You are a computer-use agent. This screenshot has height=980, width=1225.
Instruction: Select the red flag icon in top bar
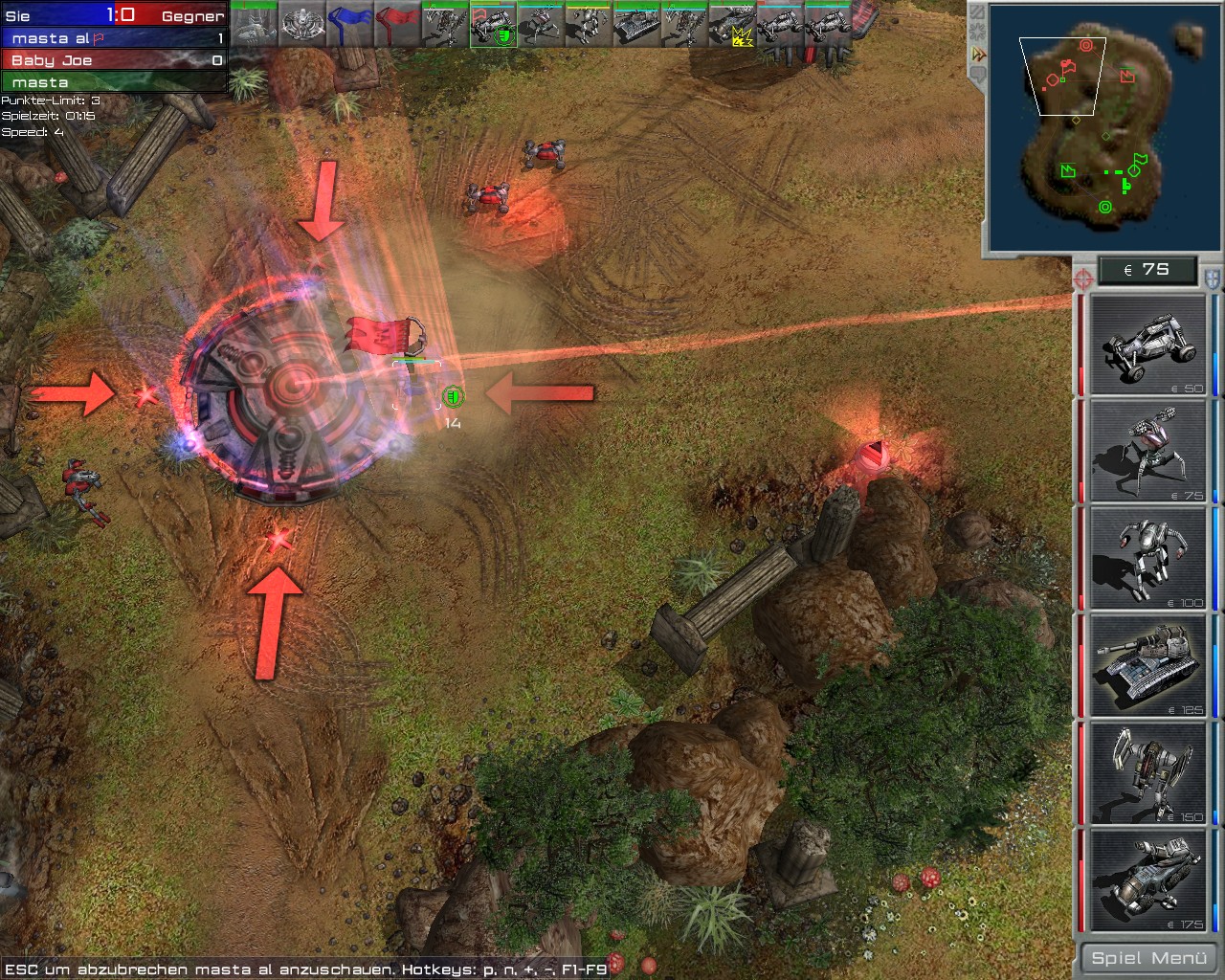point(397,25)
